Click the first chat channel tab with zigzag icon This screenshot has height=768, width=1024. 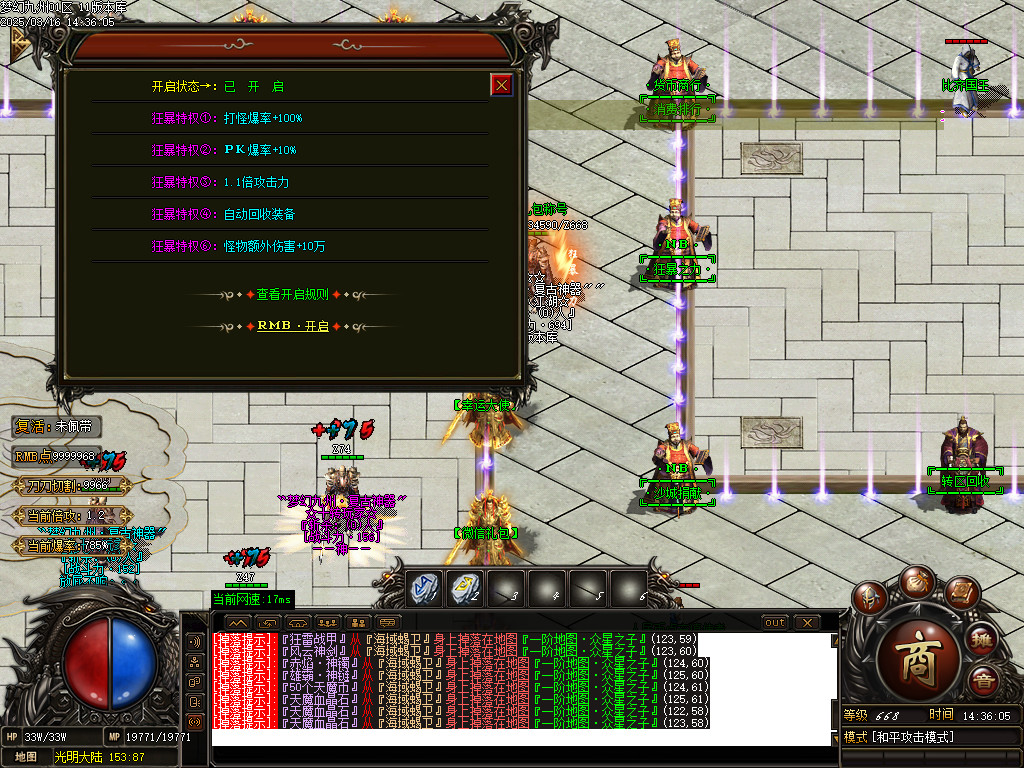point(236,622)
